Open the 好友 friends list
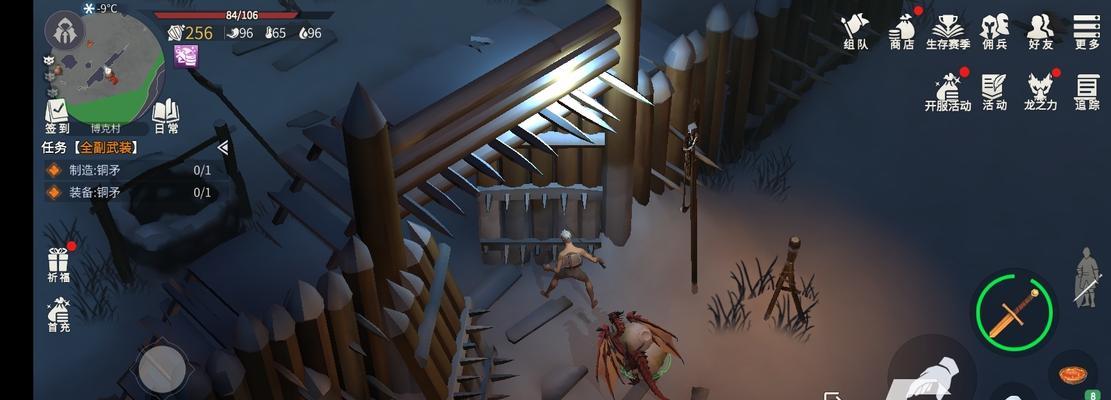The height and width of the screenshot is (400, 1111). (x=1041, y=30)
